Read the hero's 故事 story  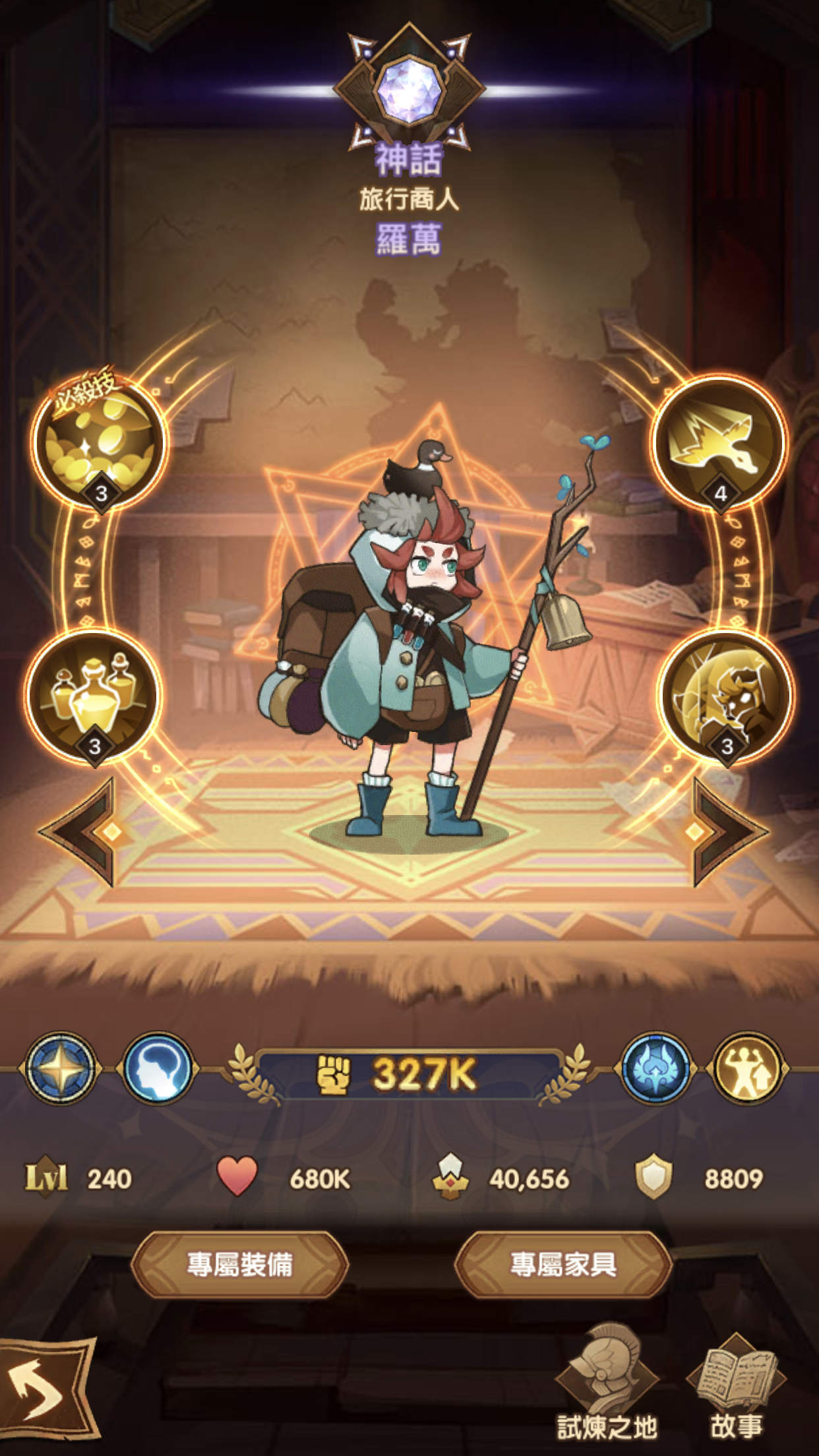(736, 1385)
